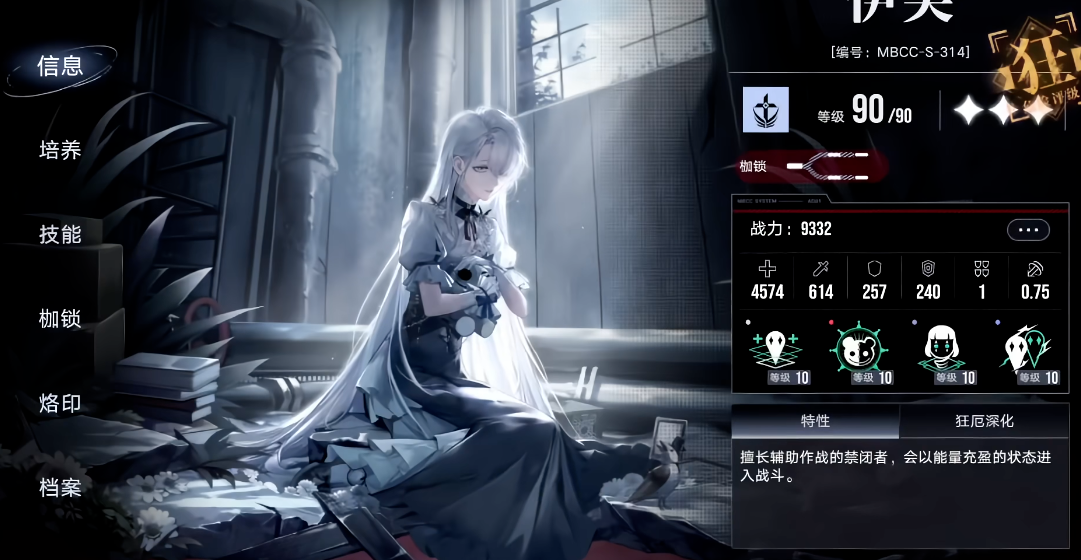Go to the 技能 skills page
Screen dimensions: 1081x560
click(x=60, y=235)
